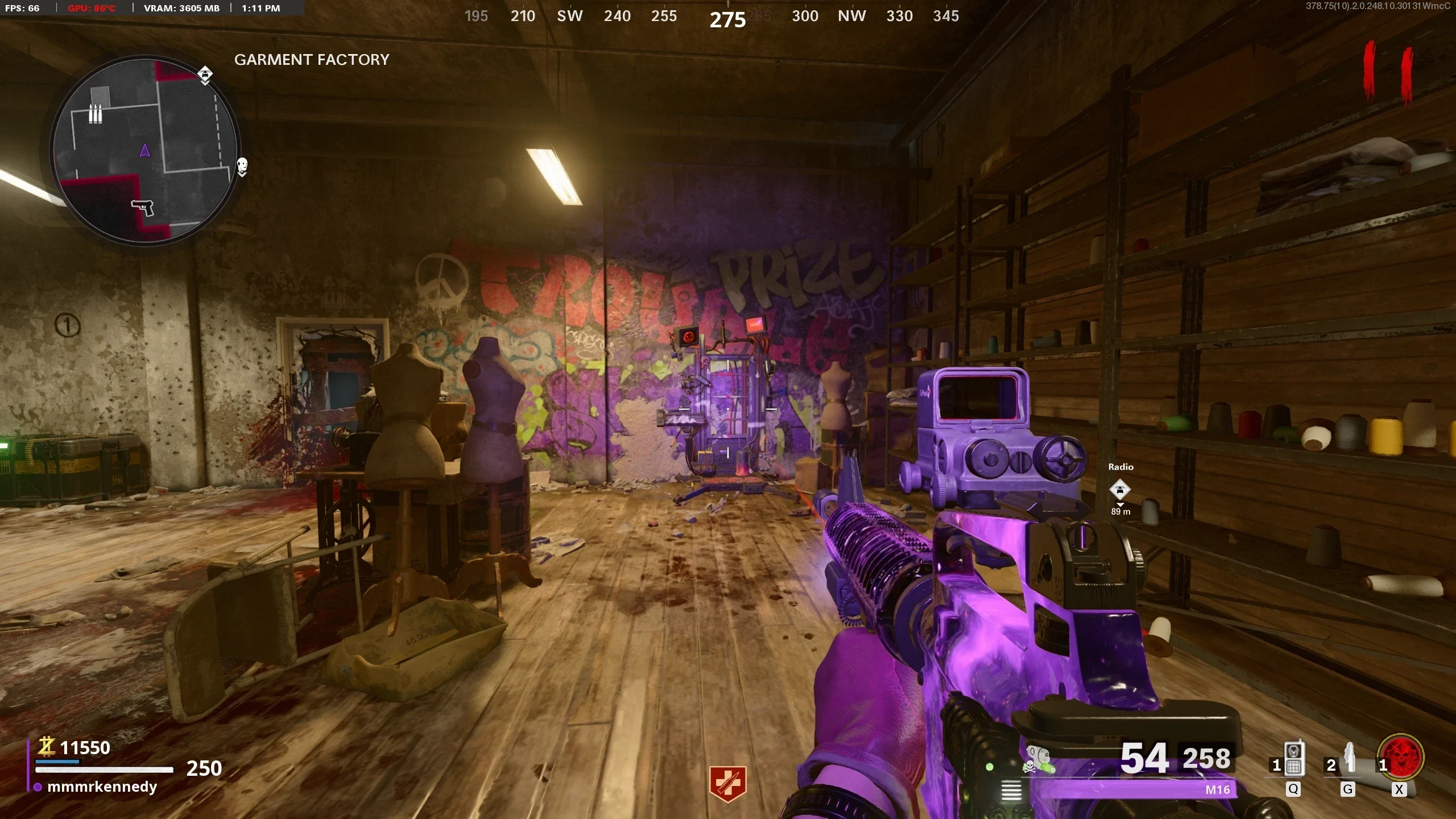Click the compass heading strip
This screenshot has height=819, width=1456.
[711, 16]
